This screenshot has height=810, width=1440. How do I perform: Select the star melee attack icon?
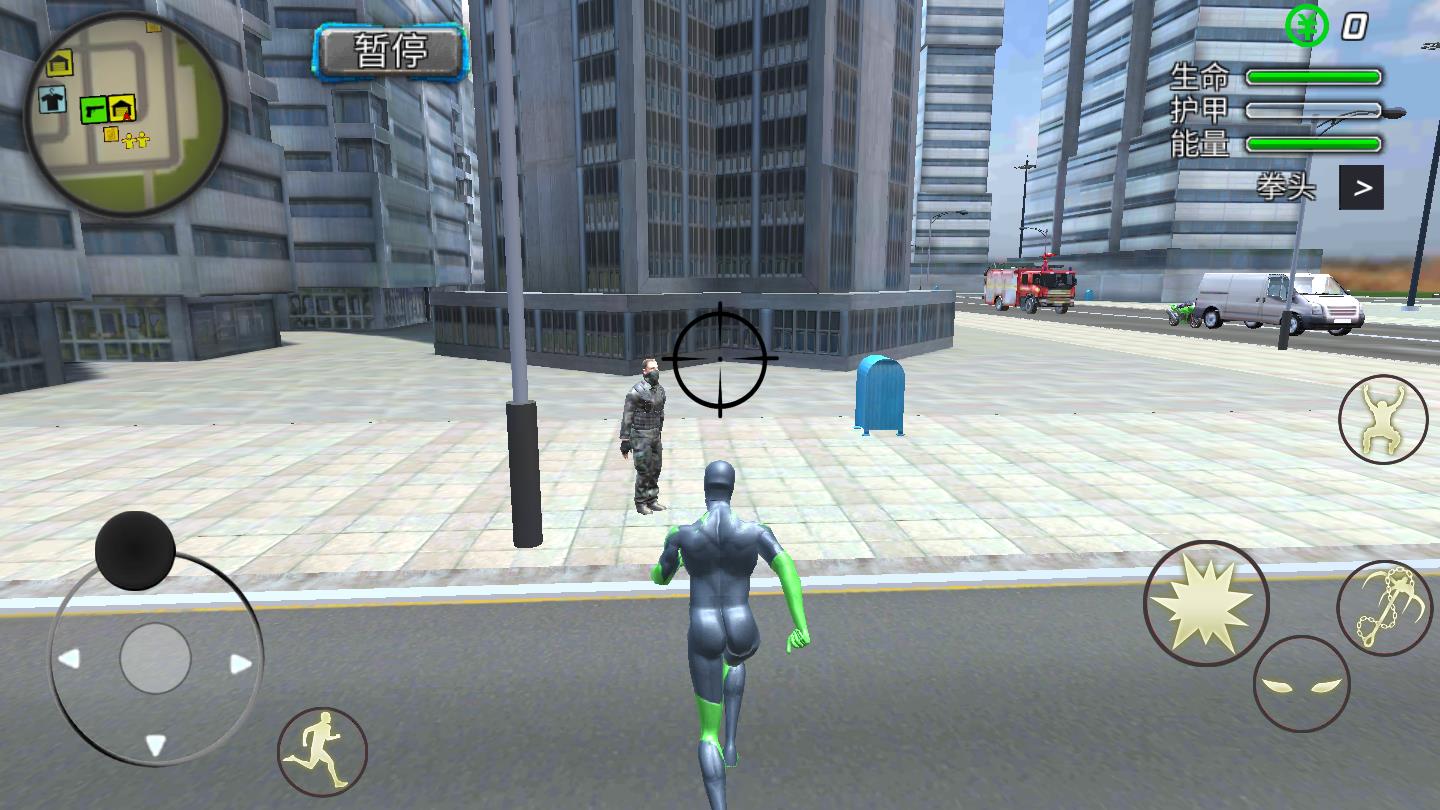coord(1205,601)
